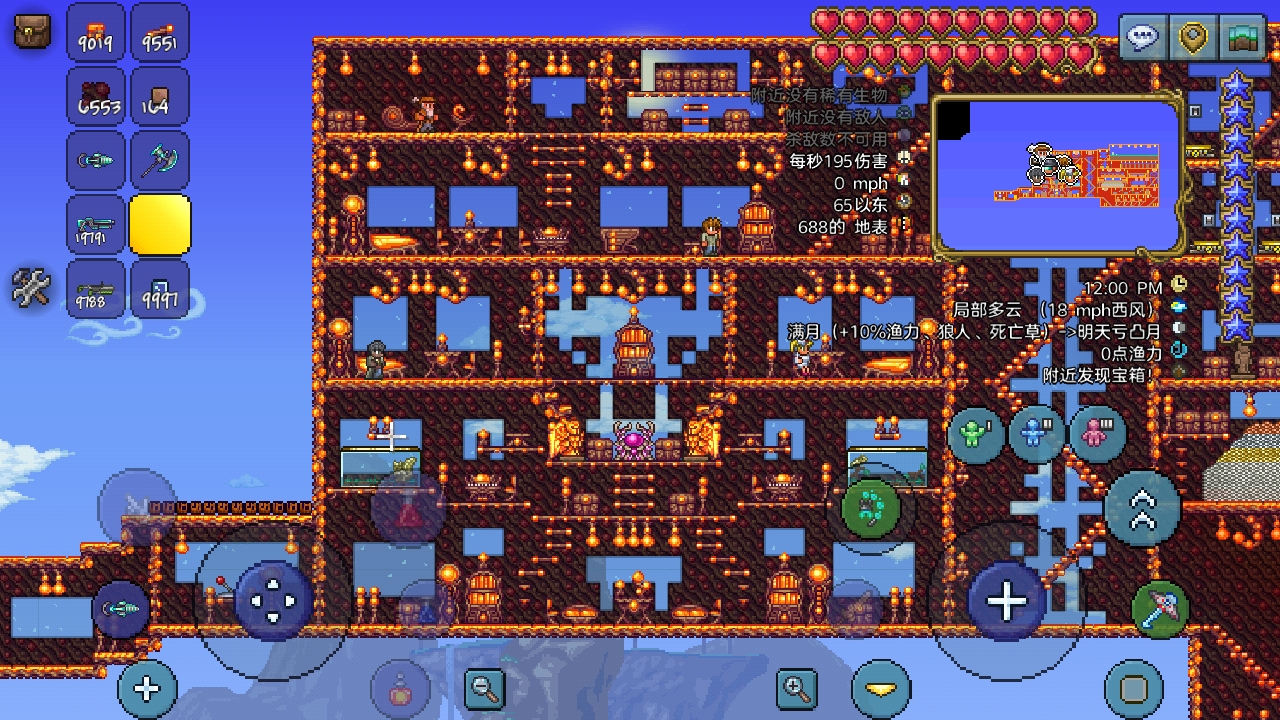Switch to the green loadout one figure
The height and width of the screenshot is (720, 1280).
coord(976,435)
